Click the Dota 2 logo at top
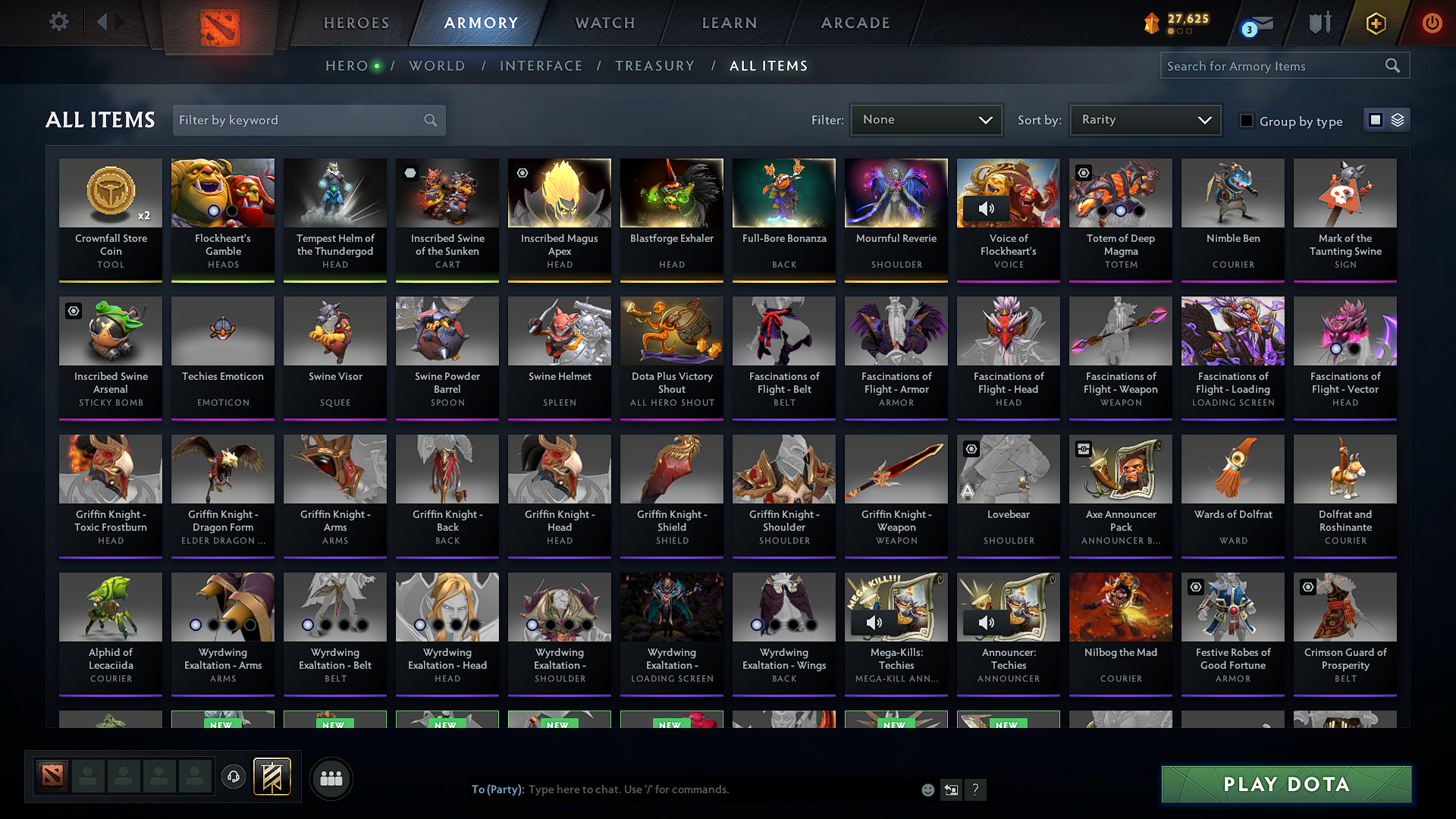Screen dimensions: 1456x819 coord(220,23)
